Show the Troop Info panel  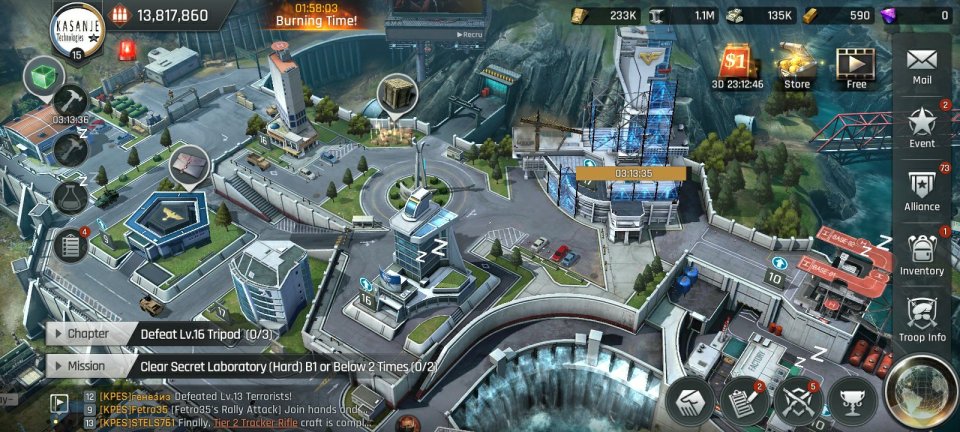922,319
